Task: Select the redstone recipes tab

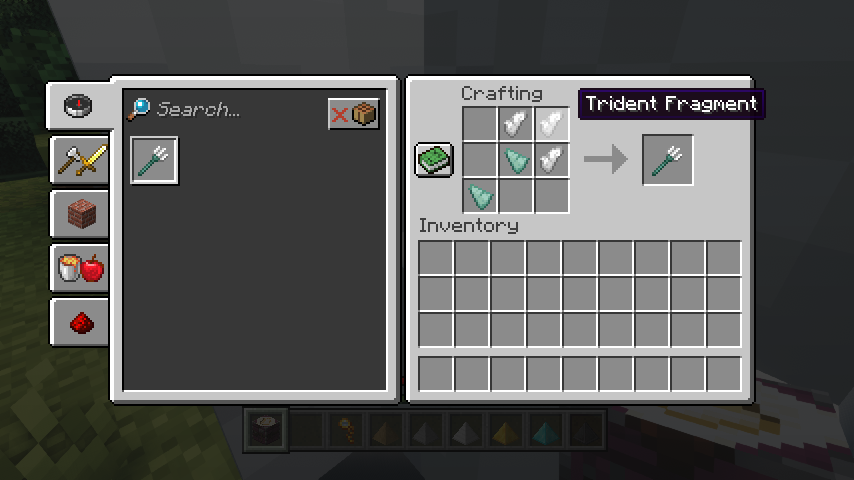Action: coord(81,322)
